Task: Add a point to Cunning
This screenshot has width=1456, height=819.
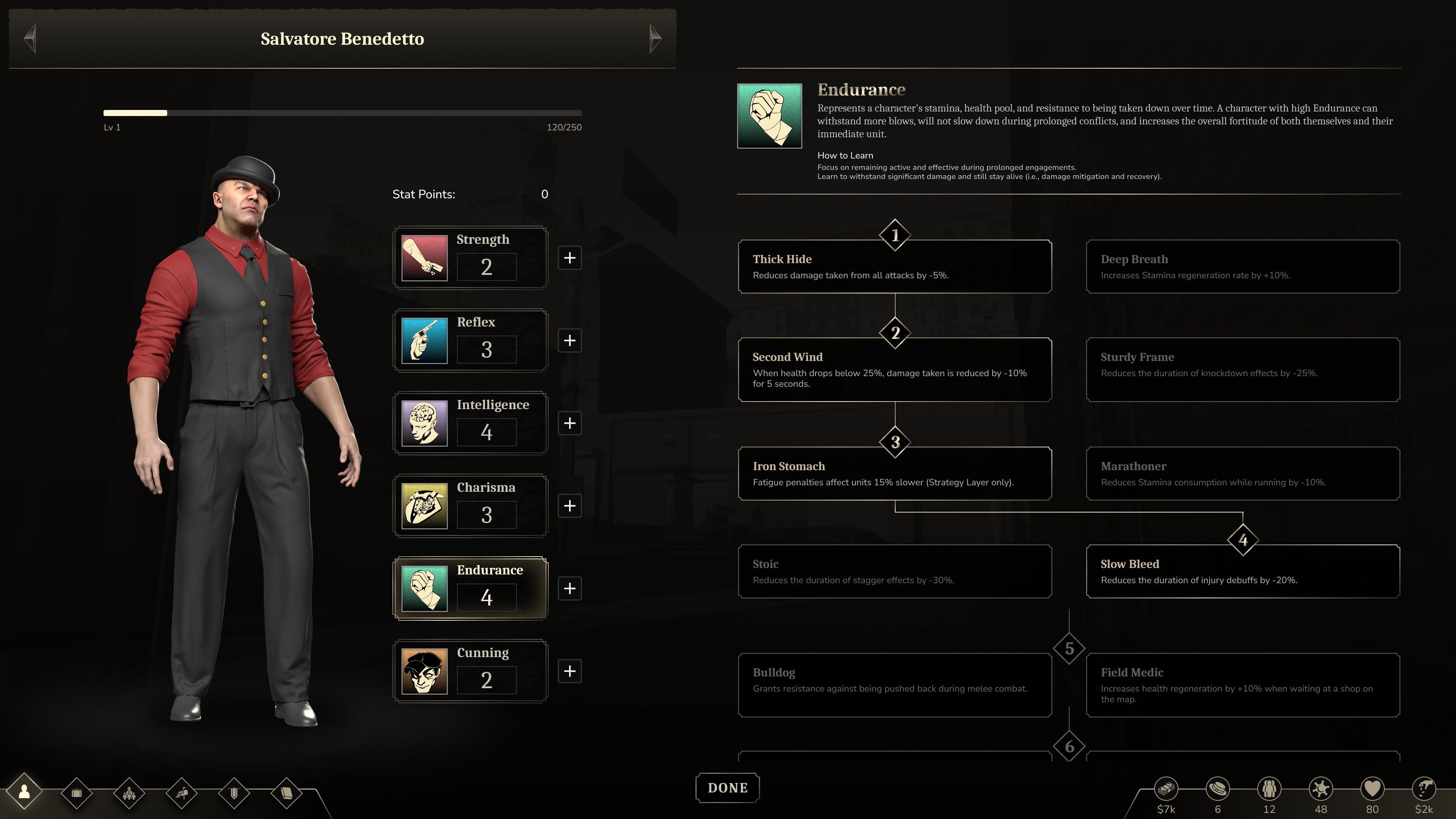Action: tap(569, 671)
